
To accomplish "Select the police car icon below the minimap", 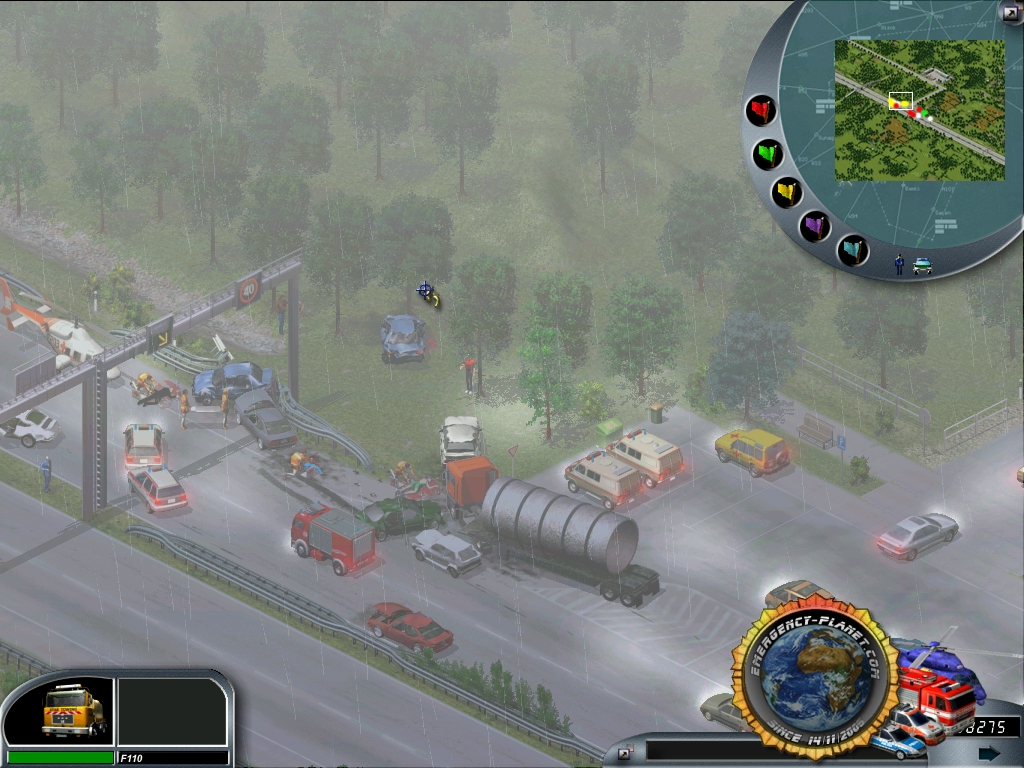I will 922,265.
